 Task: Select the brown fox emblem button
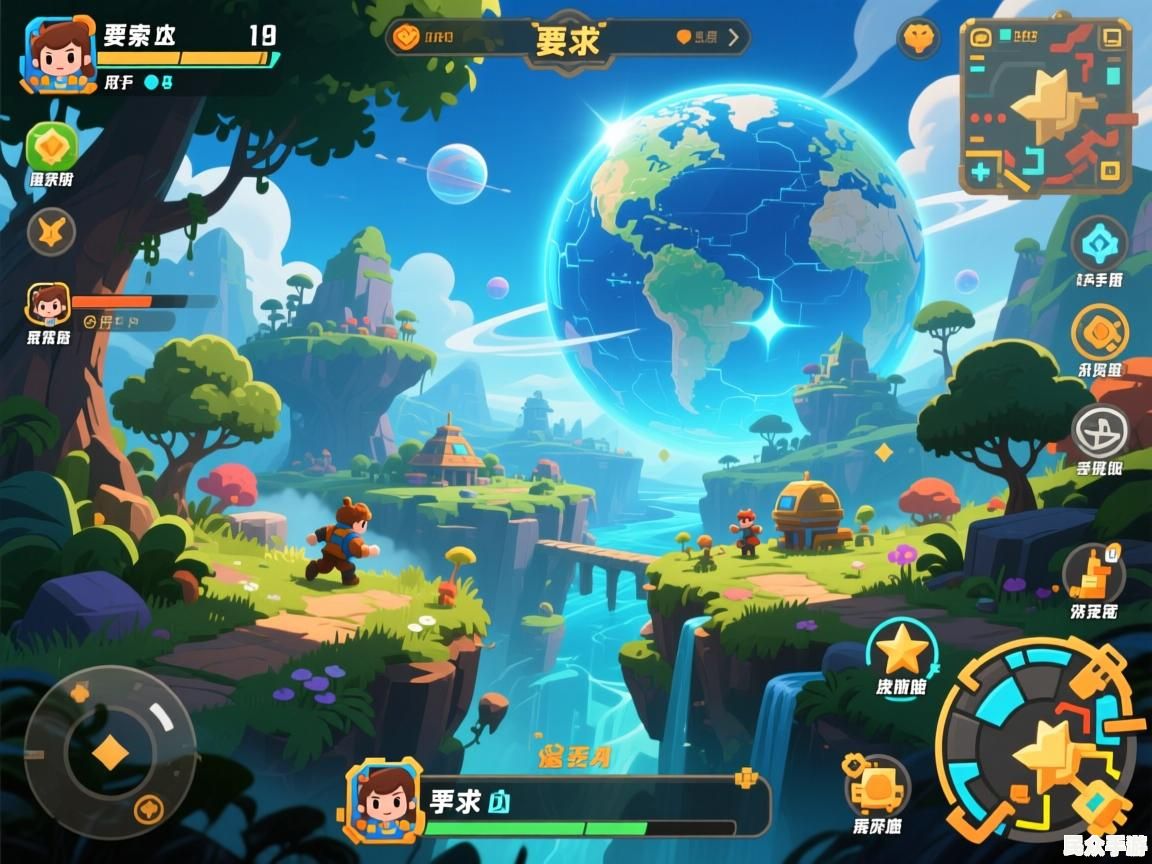50,232
